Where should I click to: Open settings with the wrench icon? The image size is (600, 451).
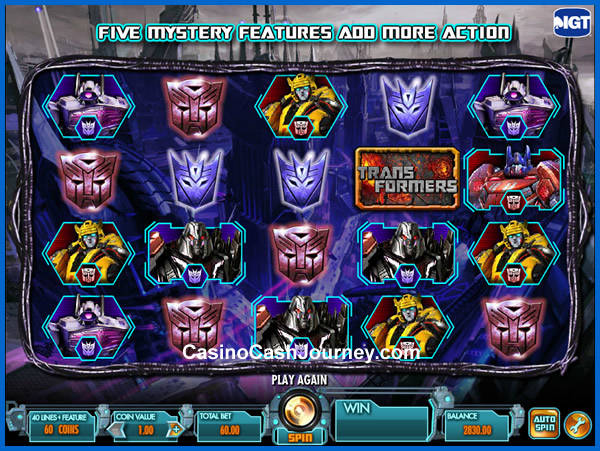pos(577,423)
